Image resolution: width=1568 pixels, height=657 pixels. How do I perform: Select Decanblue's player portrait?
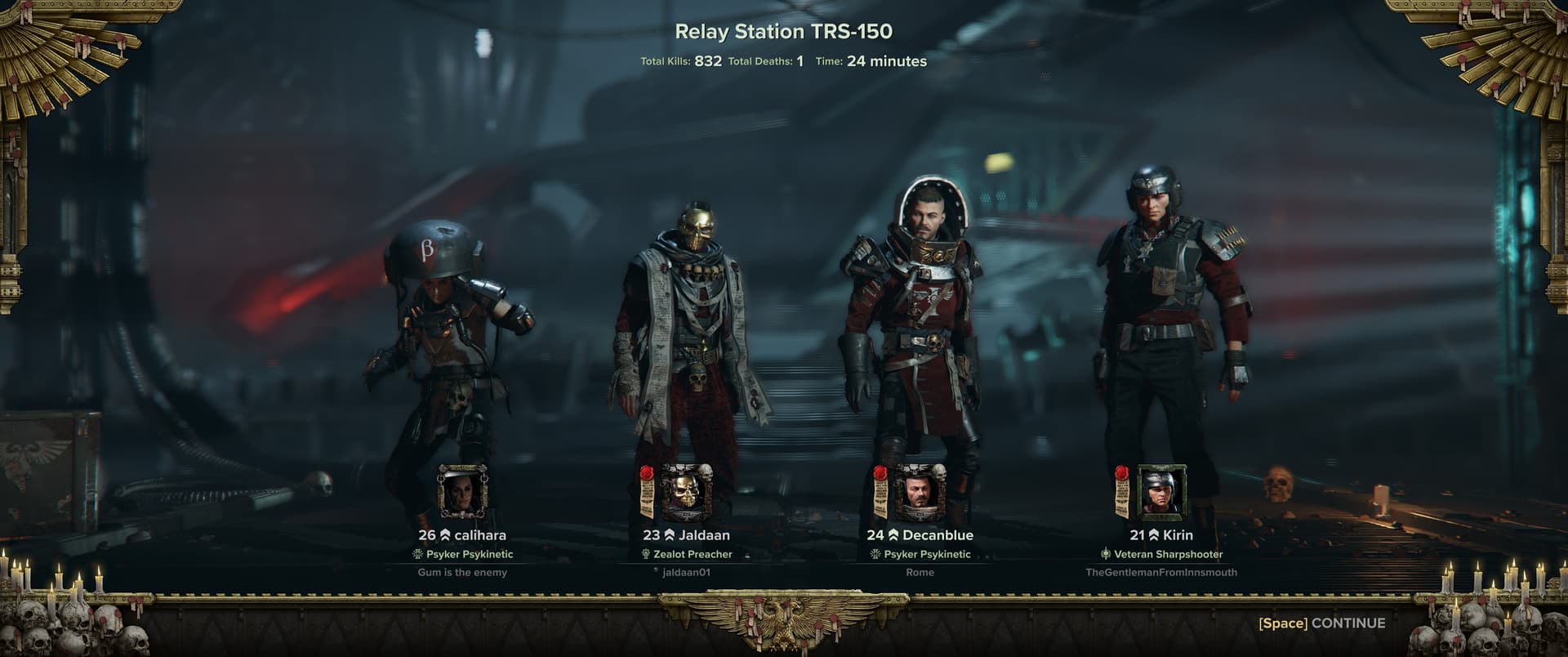point(920,493)
